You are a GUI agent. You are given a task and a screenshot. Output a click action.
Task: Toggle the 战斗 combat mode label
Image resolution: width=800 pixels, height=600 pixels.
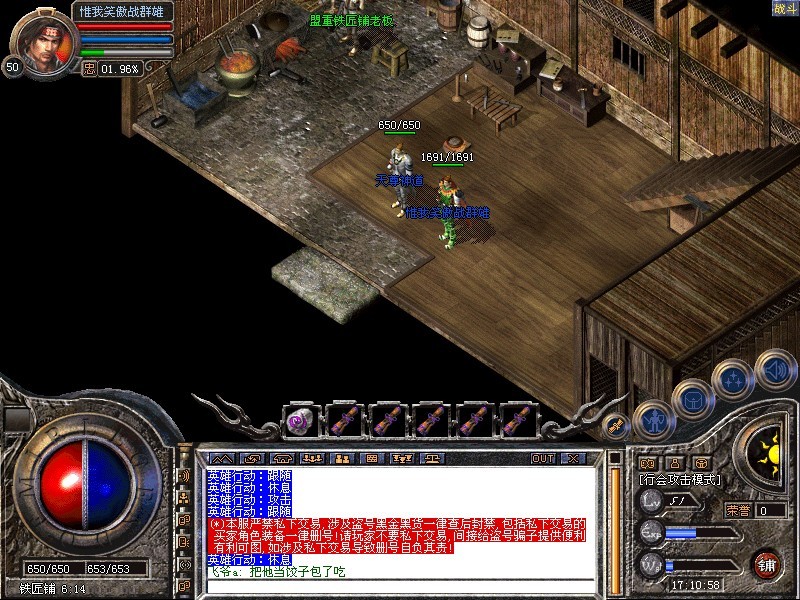(784, 8)
